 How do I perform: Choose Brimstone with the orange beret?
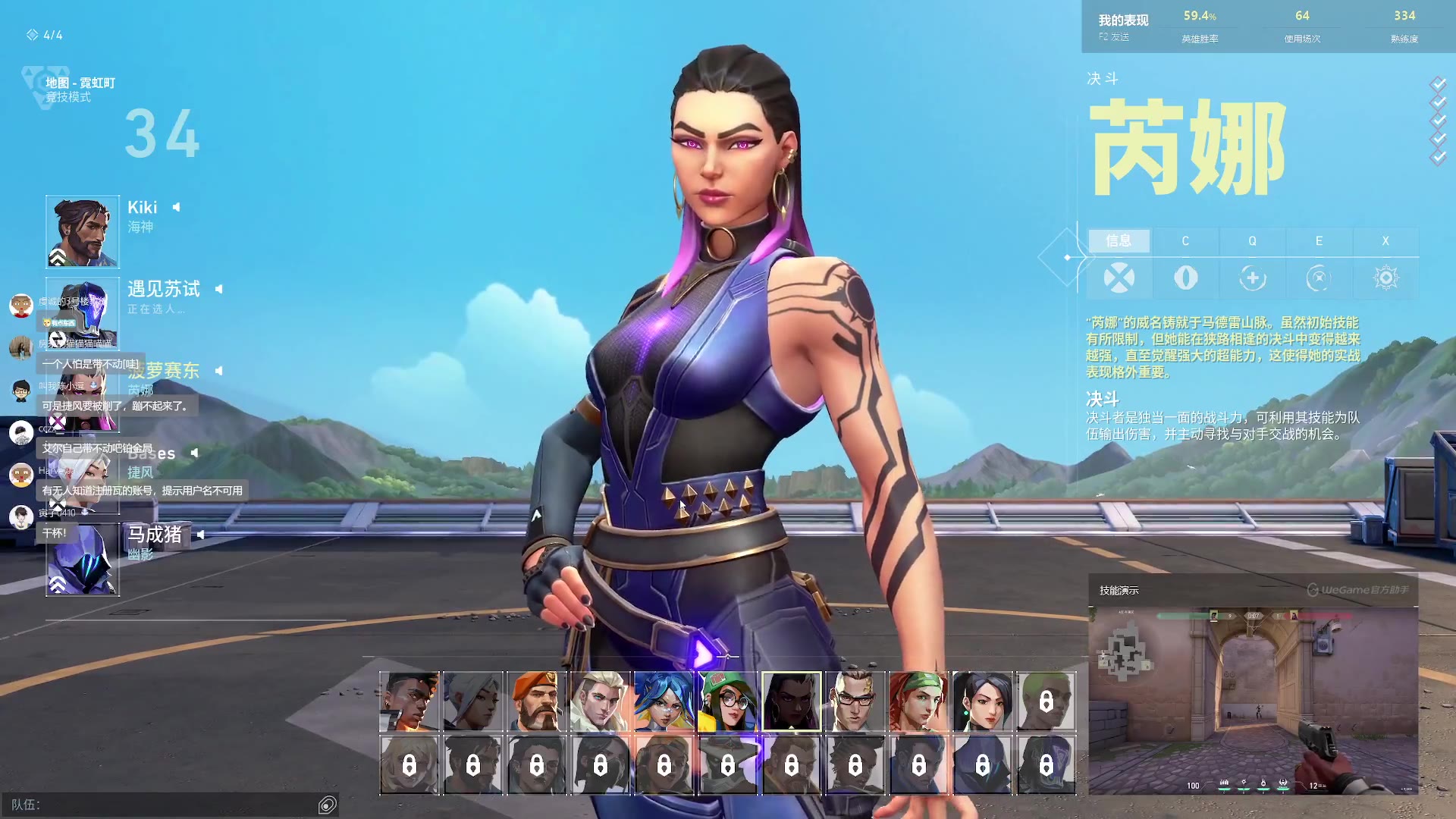[536, 701]
